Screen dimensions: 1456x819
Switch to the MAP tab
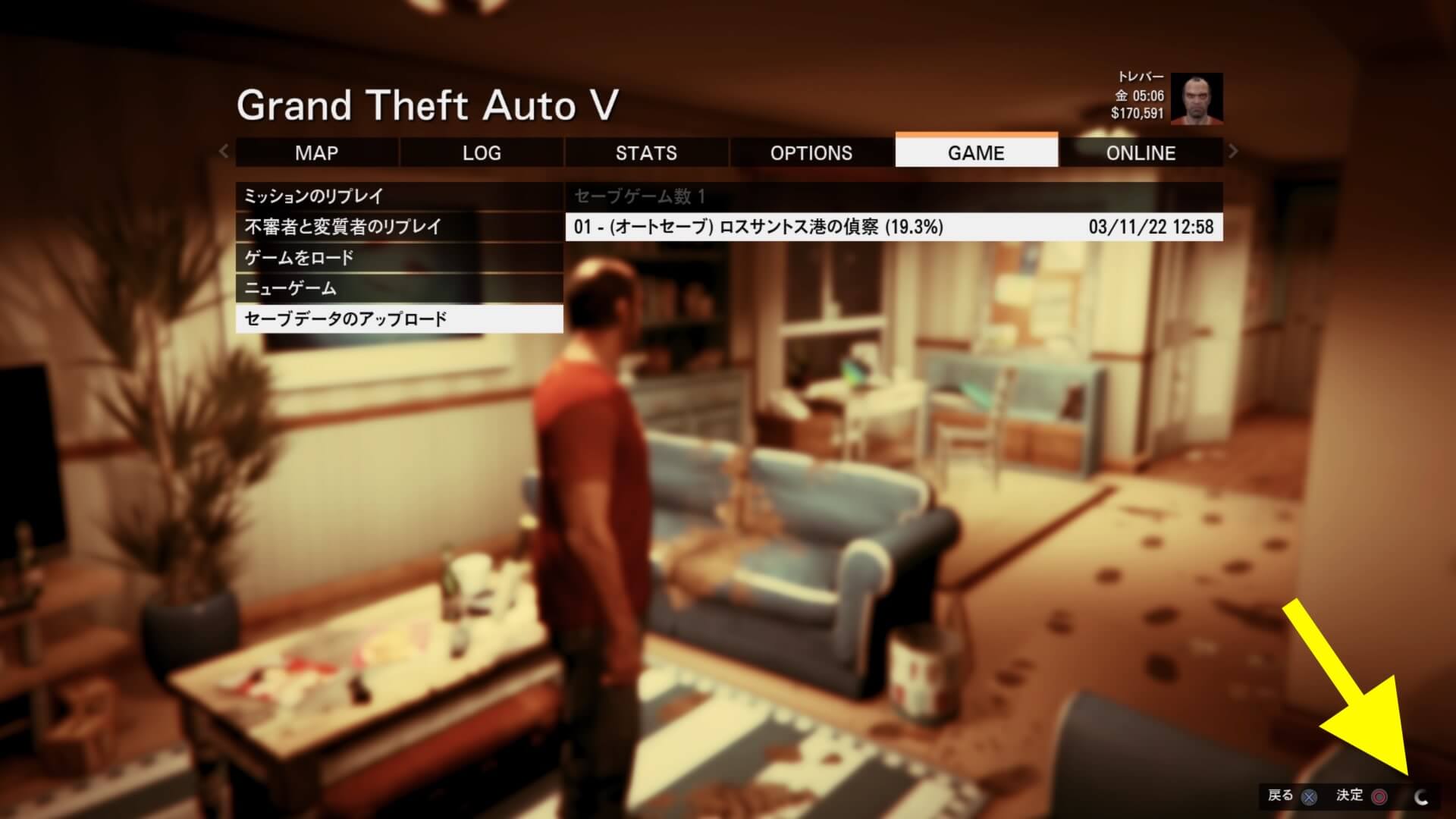coord(316,152)
